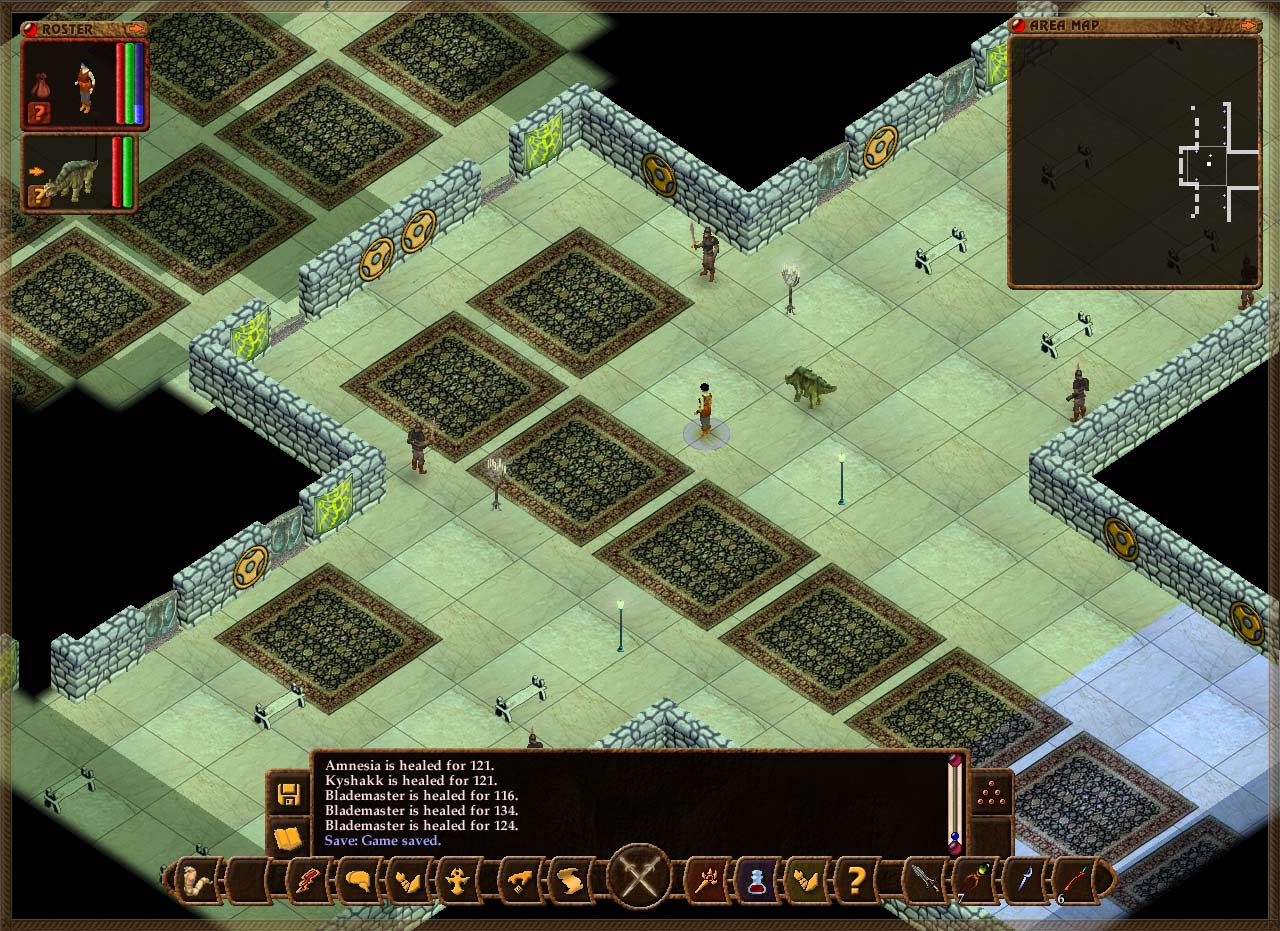Click the Roster red orb button
Image resolution: width=1280 pixels, height=931 pixels.
(30, 29)
